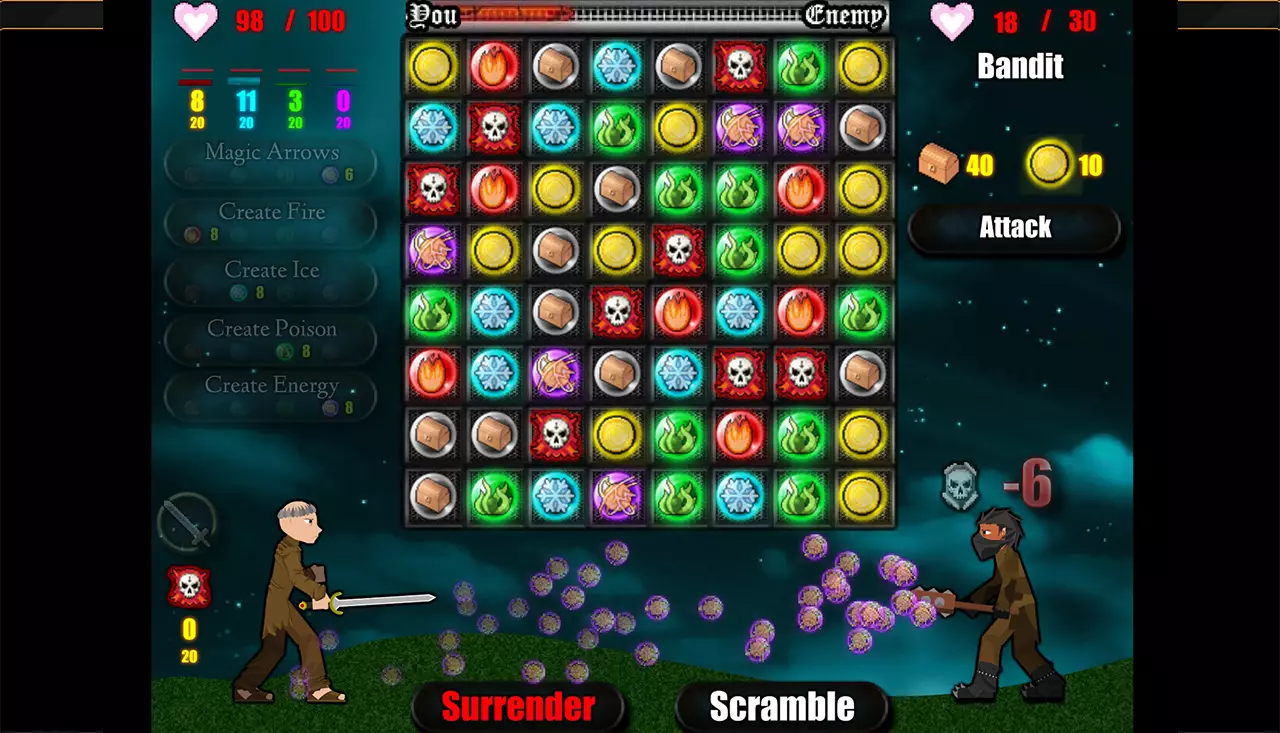This screenshot has height=733, width=1280.
Task: Select a red fire orb gem
Action: (494, 67)
